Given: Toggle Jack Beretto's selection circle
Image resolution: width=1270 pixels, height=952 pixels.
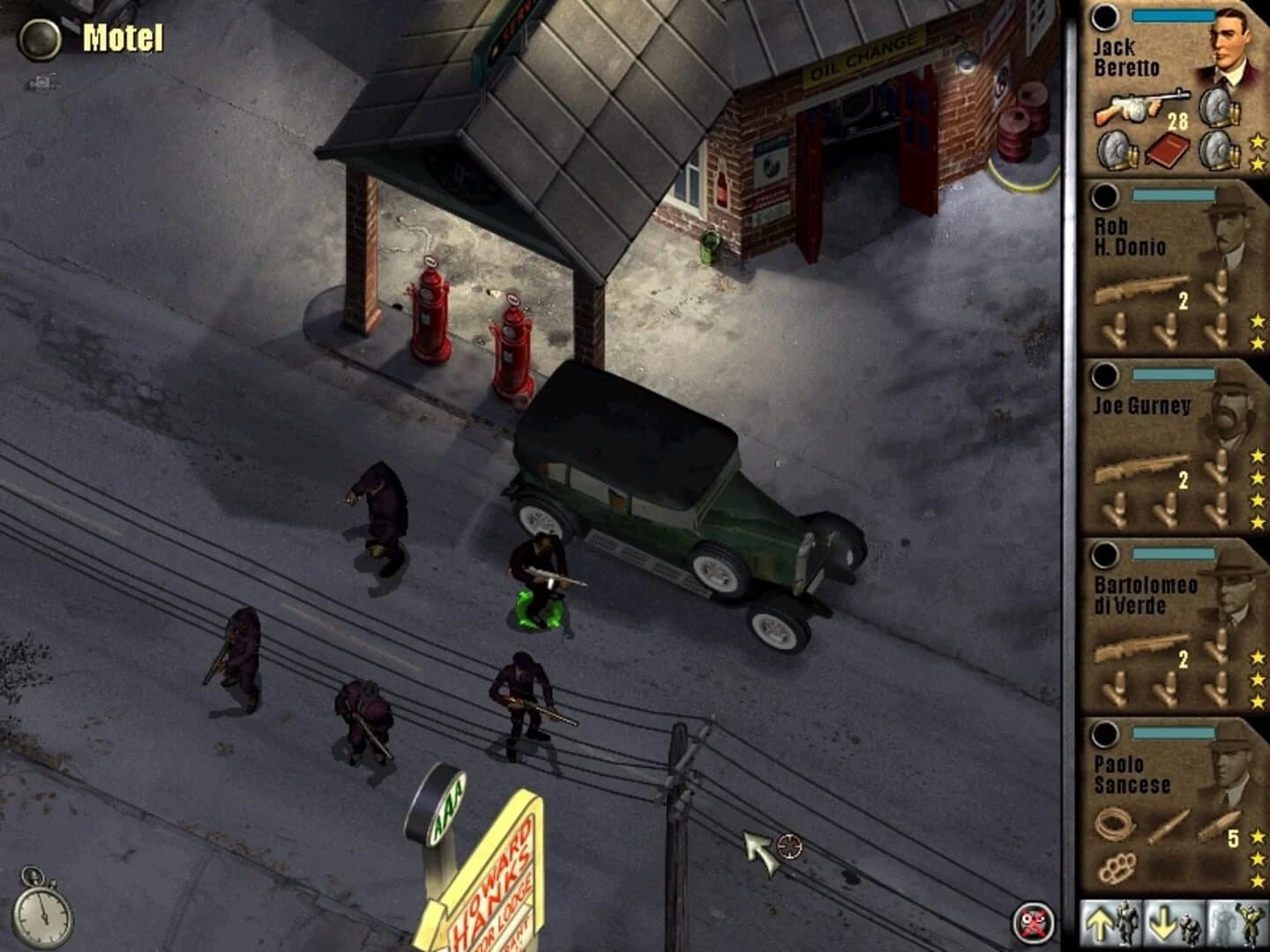Looking at the screenshot, I should (x=1103, y=17).
